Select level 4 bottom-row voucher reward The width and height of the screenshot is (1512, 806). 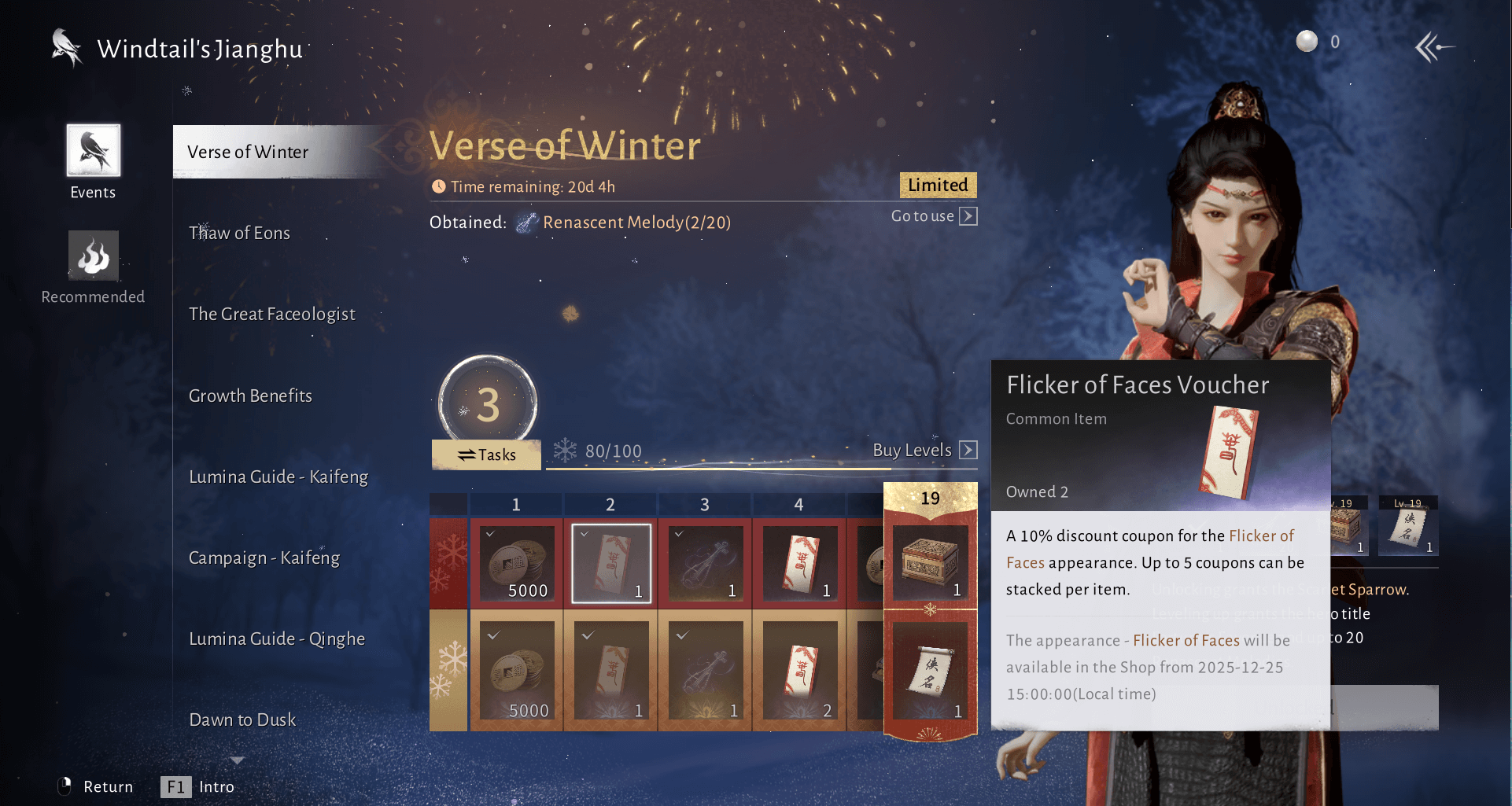coord(799,673)
